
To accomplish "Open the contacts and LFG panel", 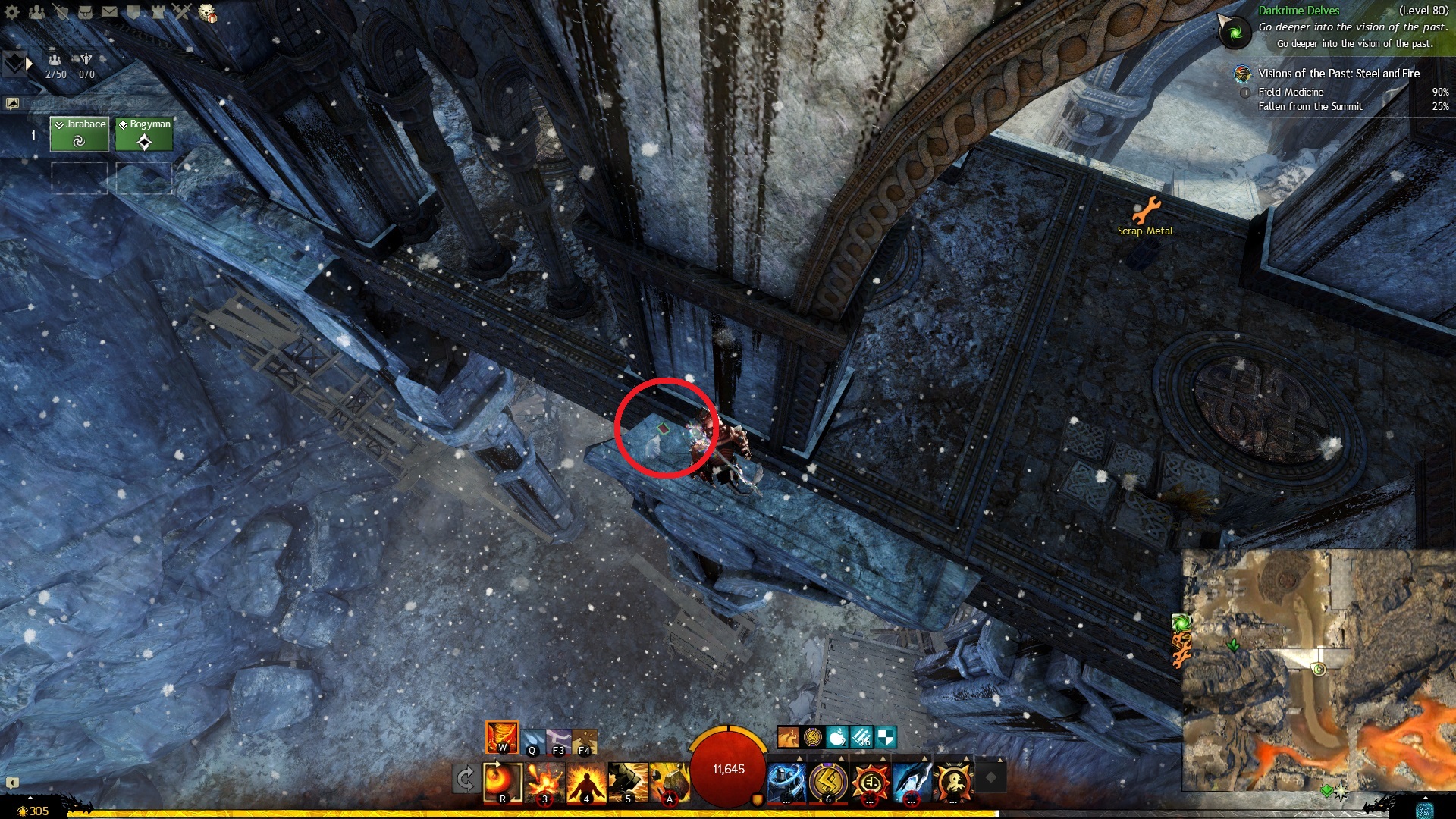I will pyautogui.click(x=36, y=11).
